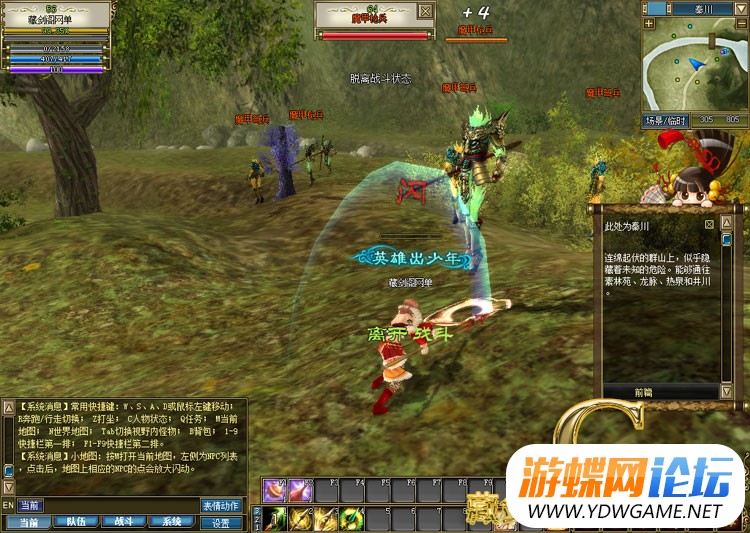
Task: Toggle the EN input language button
Action: tap(8, 506)
